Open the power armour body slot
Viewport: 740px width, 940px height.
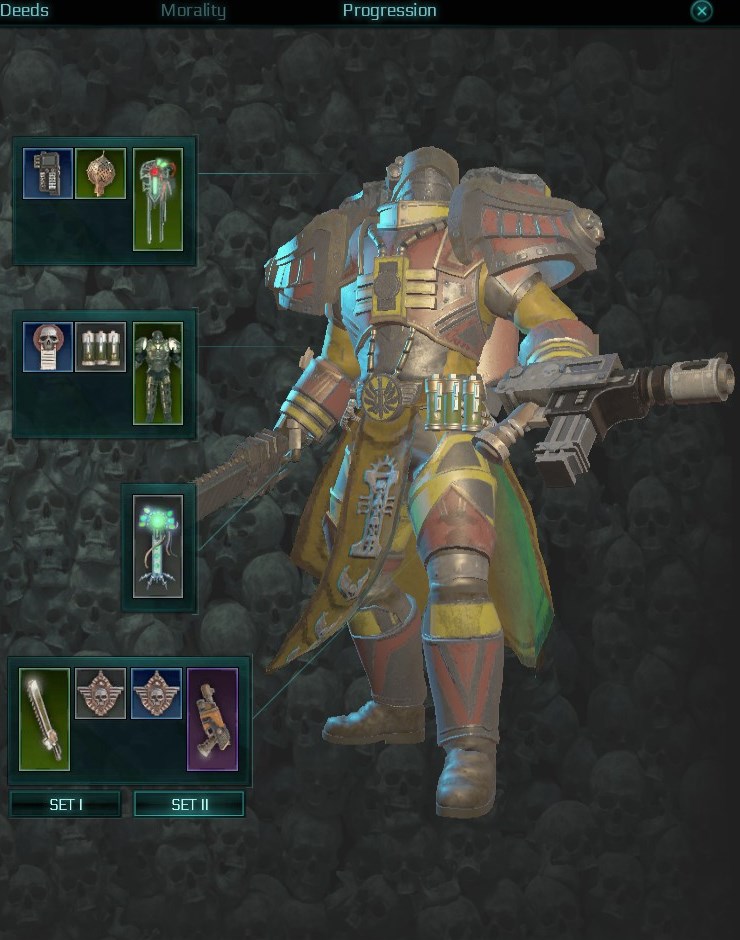click(x=158, y=373)
